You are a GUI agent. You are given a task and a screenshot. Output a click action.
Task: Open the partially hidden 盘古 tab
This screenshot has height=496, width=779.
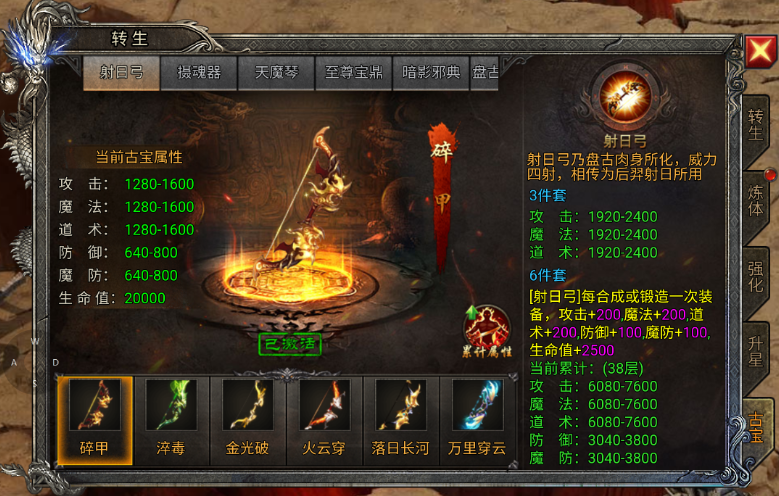485,73
